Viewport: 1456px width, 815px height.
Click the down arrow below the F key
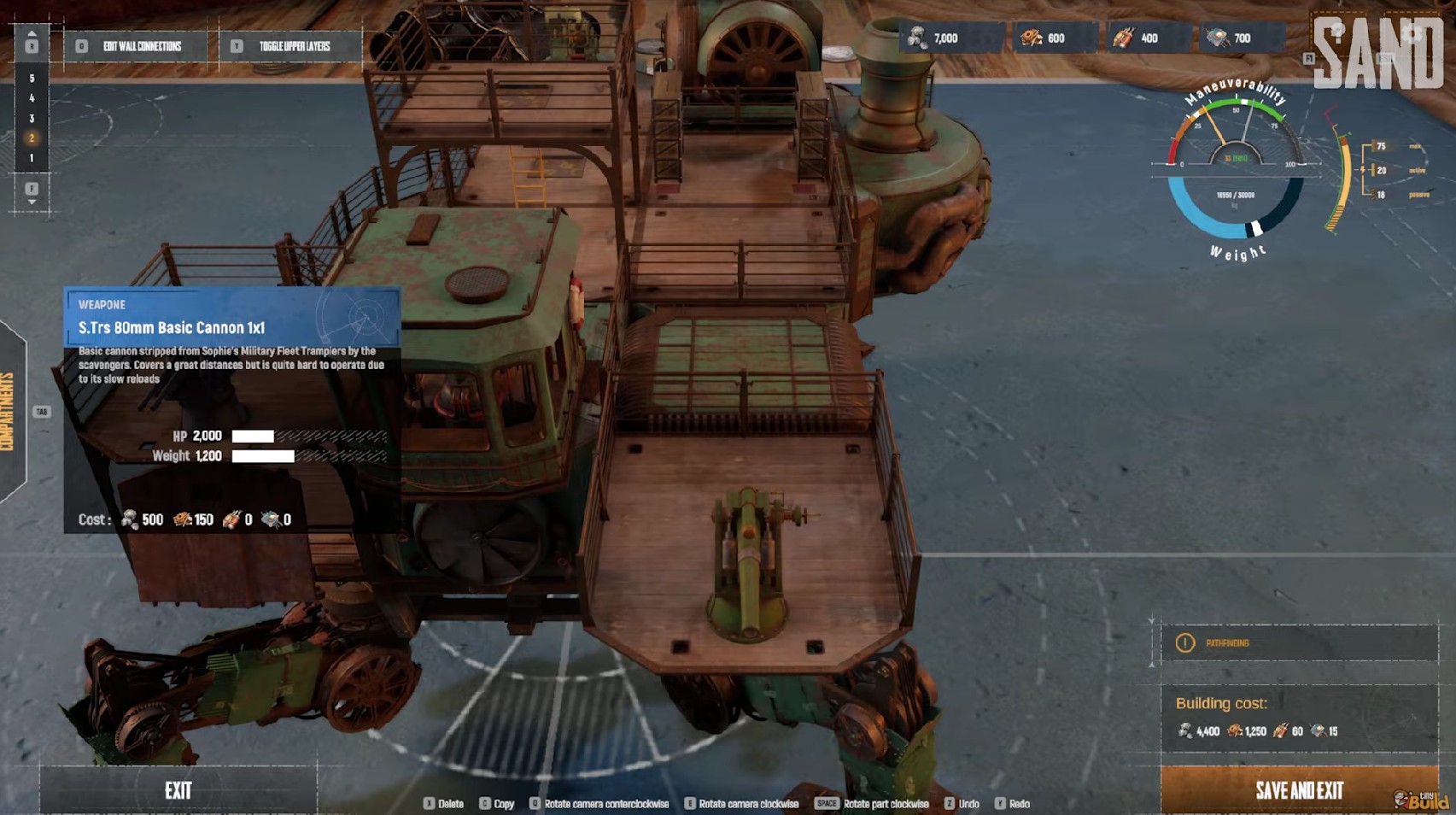(32, 201)
